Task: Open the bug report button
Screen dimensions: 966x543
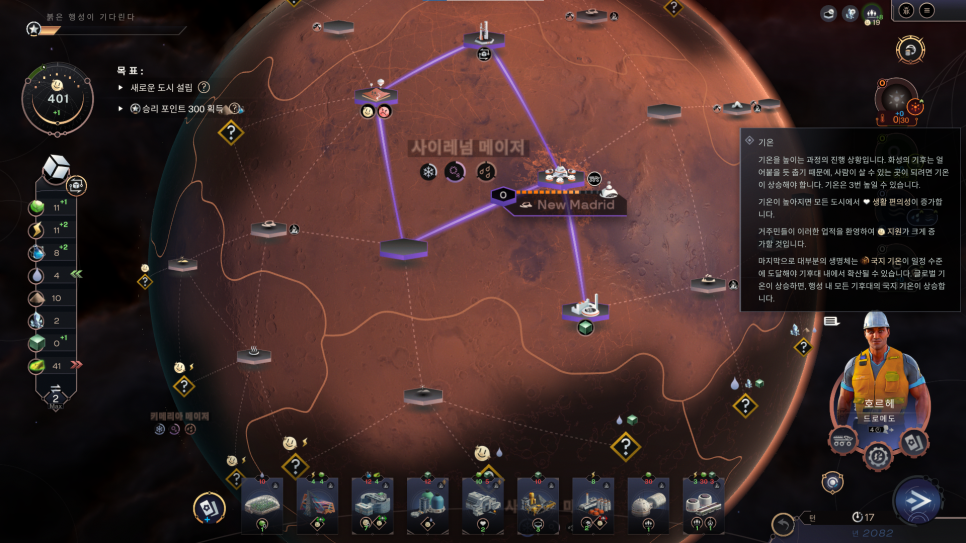Action: [905, 11]
